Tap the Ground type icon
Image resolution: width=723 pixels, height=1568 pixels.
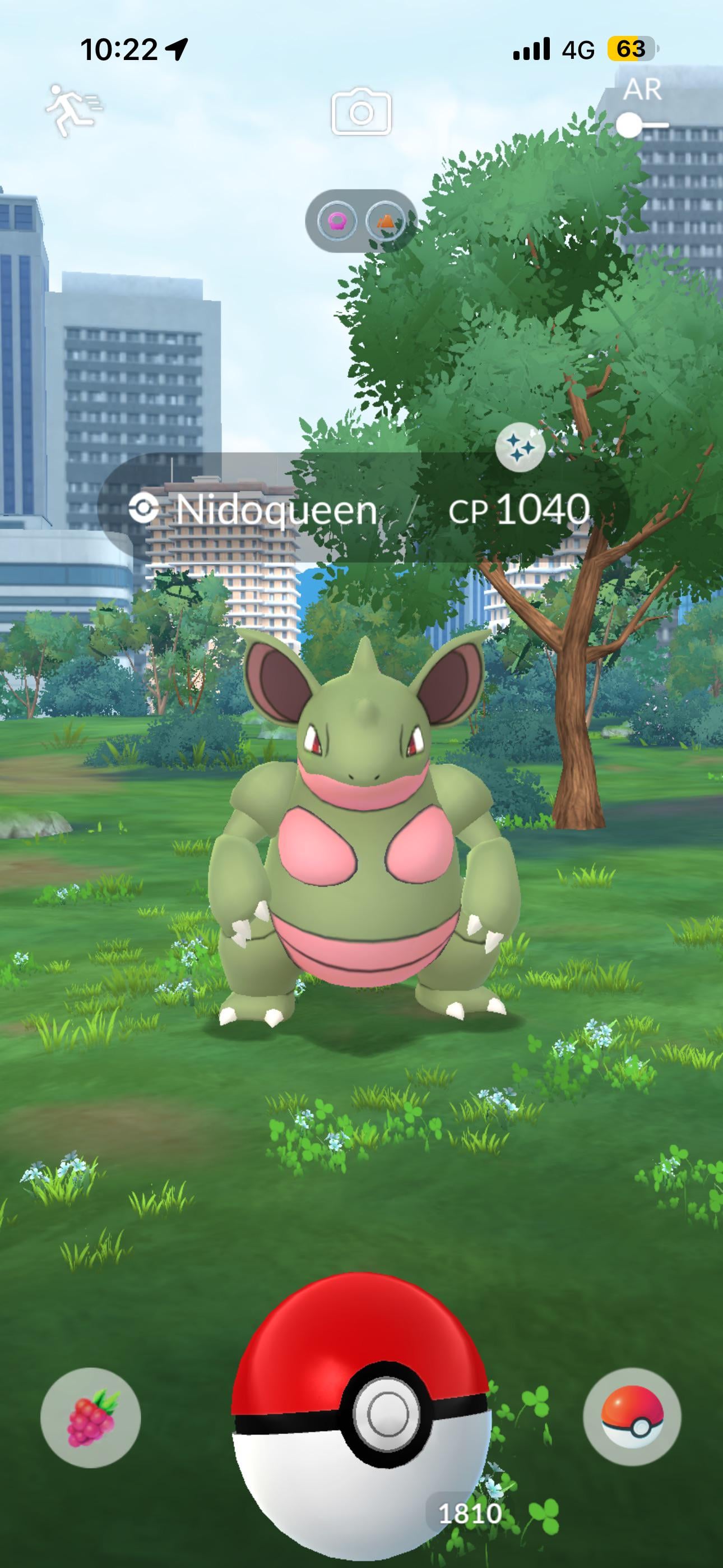click(x=386, y=220)
